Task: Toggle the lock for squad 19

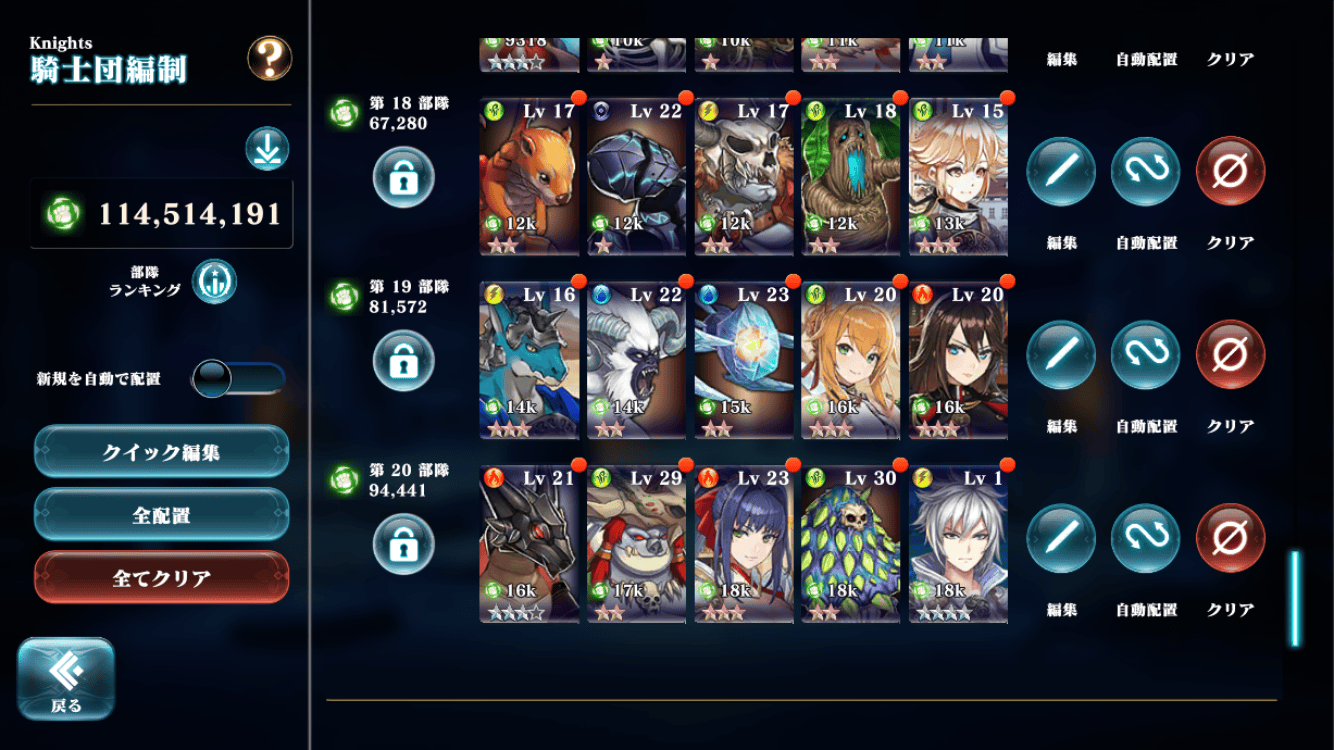Action: [403, 361]
